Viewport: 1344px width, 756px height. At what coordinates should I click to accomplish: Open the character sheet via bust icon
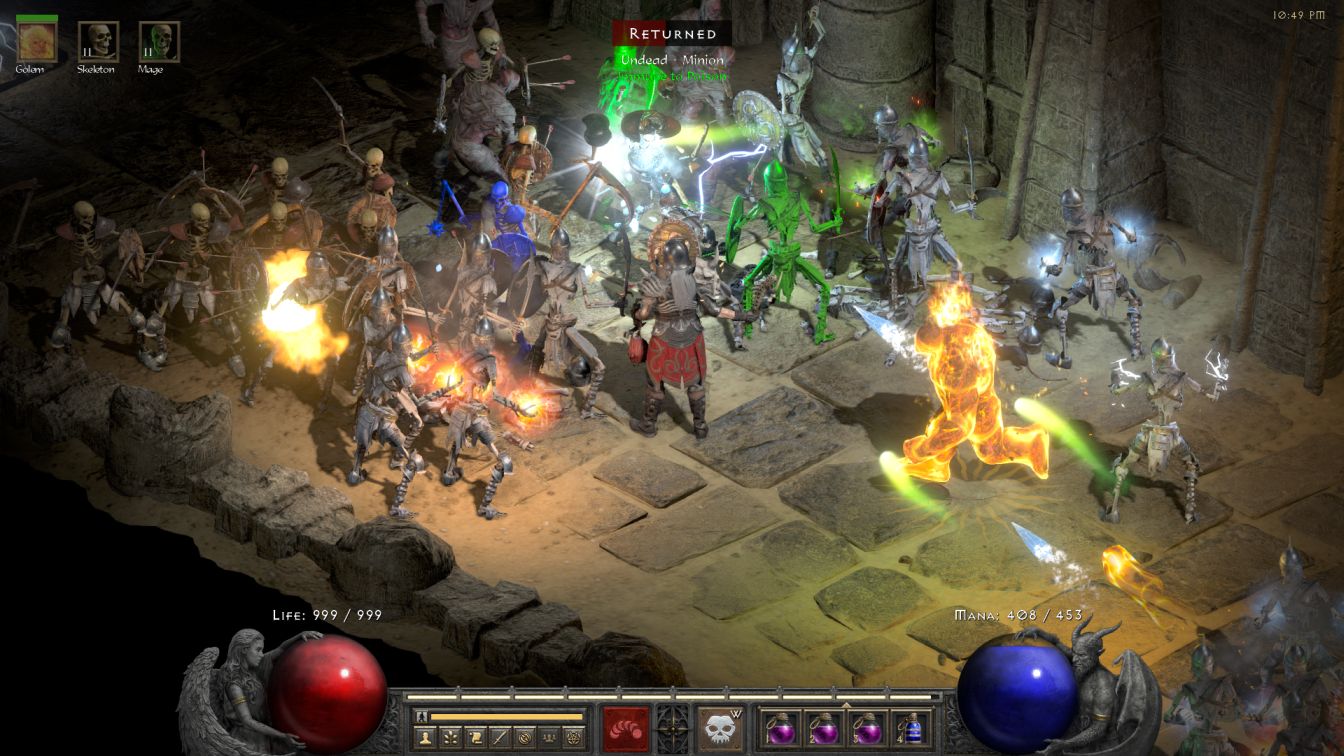[x=423, y=737]
